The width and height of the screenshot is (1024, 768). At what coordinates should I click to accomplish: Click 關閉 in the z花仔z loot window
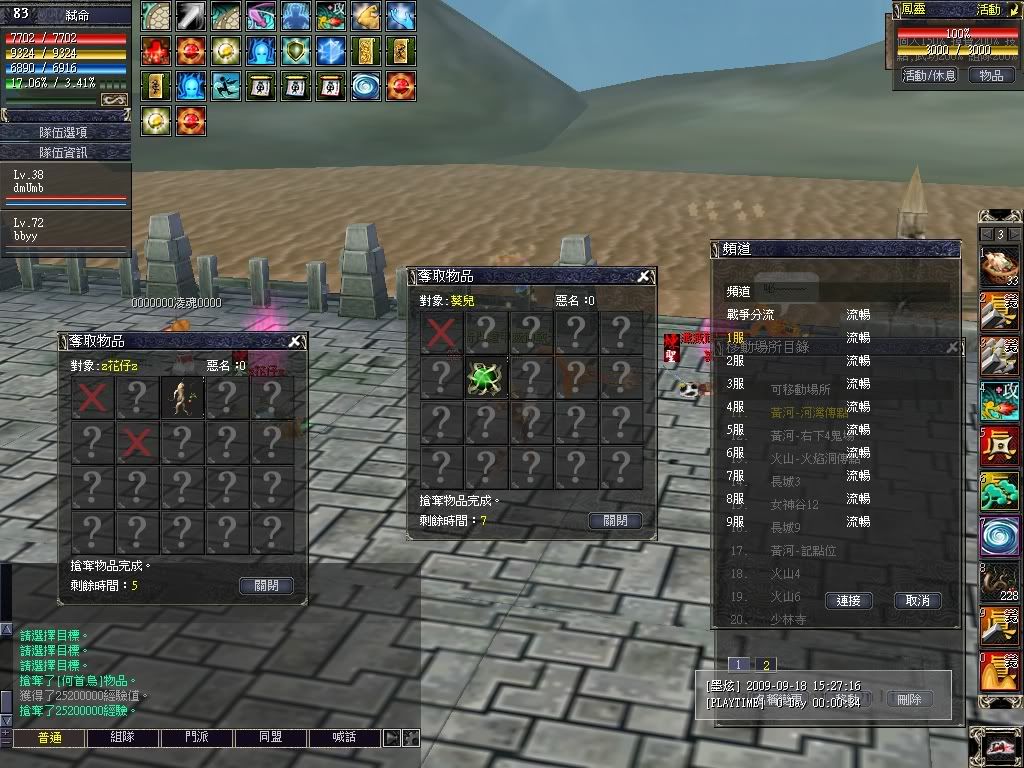[x=266, y=585]
